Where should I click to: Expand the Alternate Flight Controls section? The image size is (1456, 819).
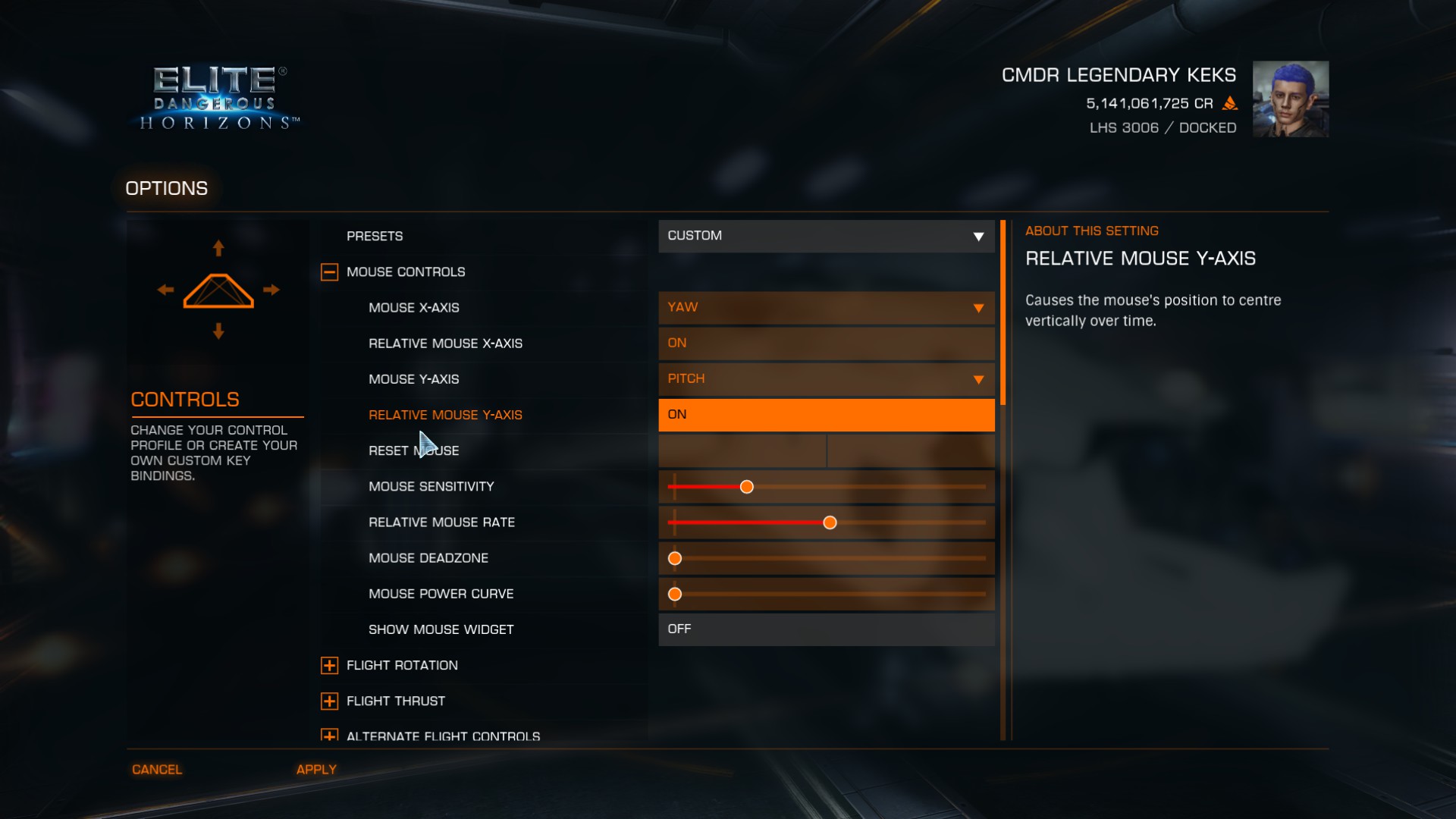point(329,736)
